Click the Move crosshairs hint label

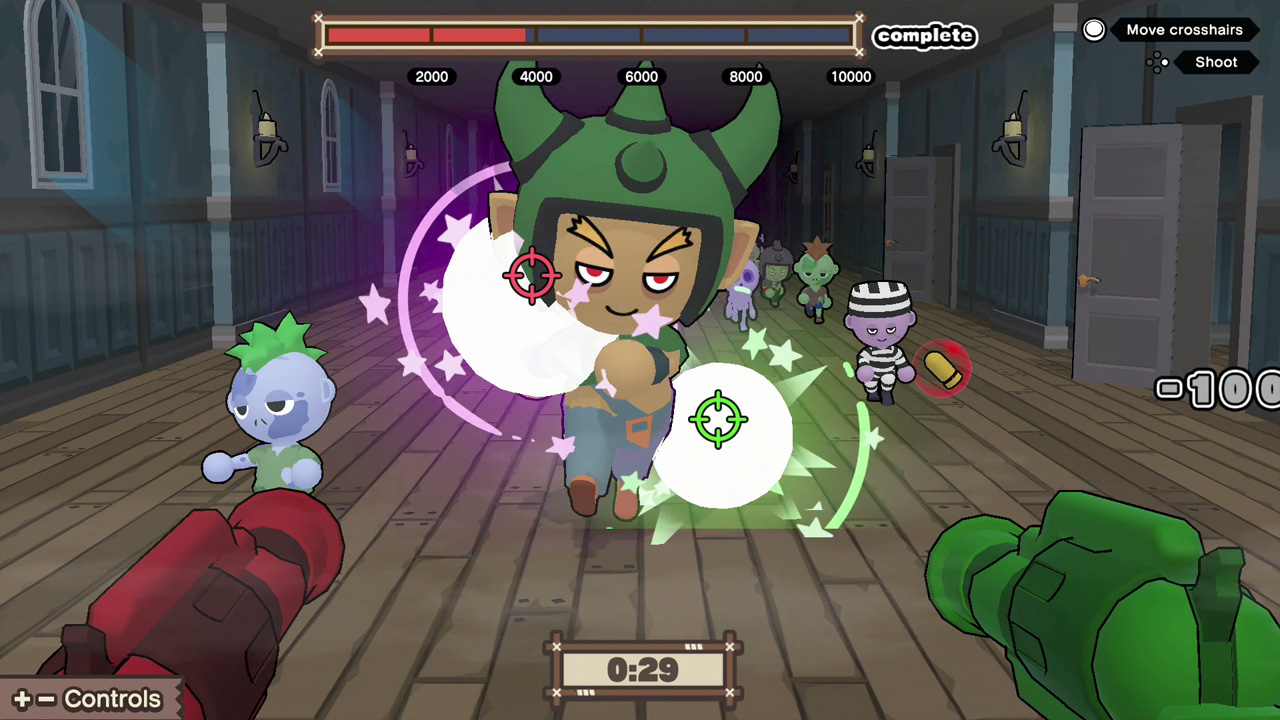point(1184,29)
